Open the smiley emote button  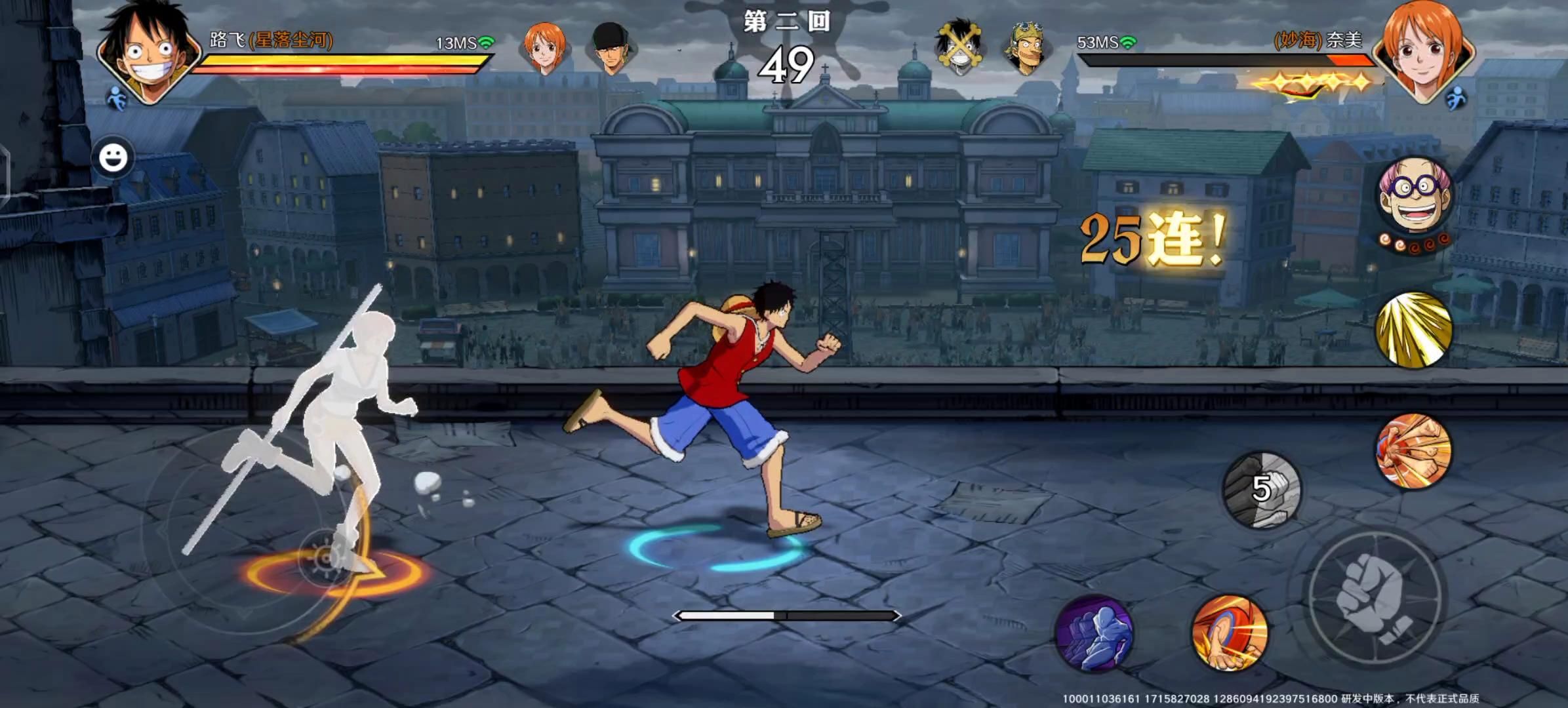tap(113, 158)
